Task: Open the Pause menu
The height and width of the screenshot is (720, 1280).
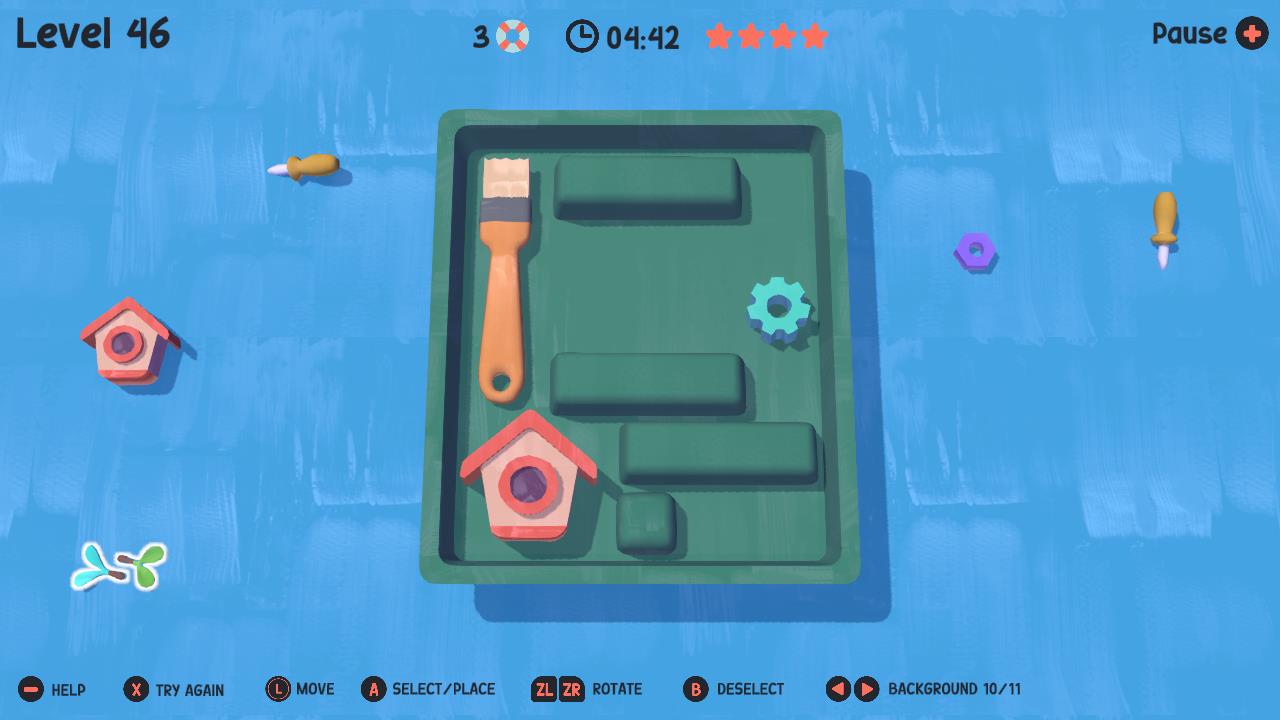Action: 1209,34
